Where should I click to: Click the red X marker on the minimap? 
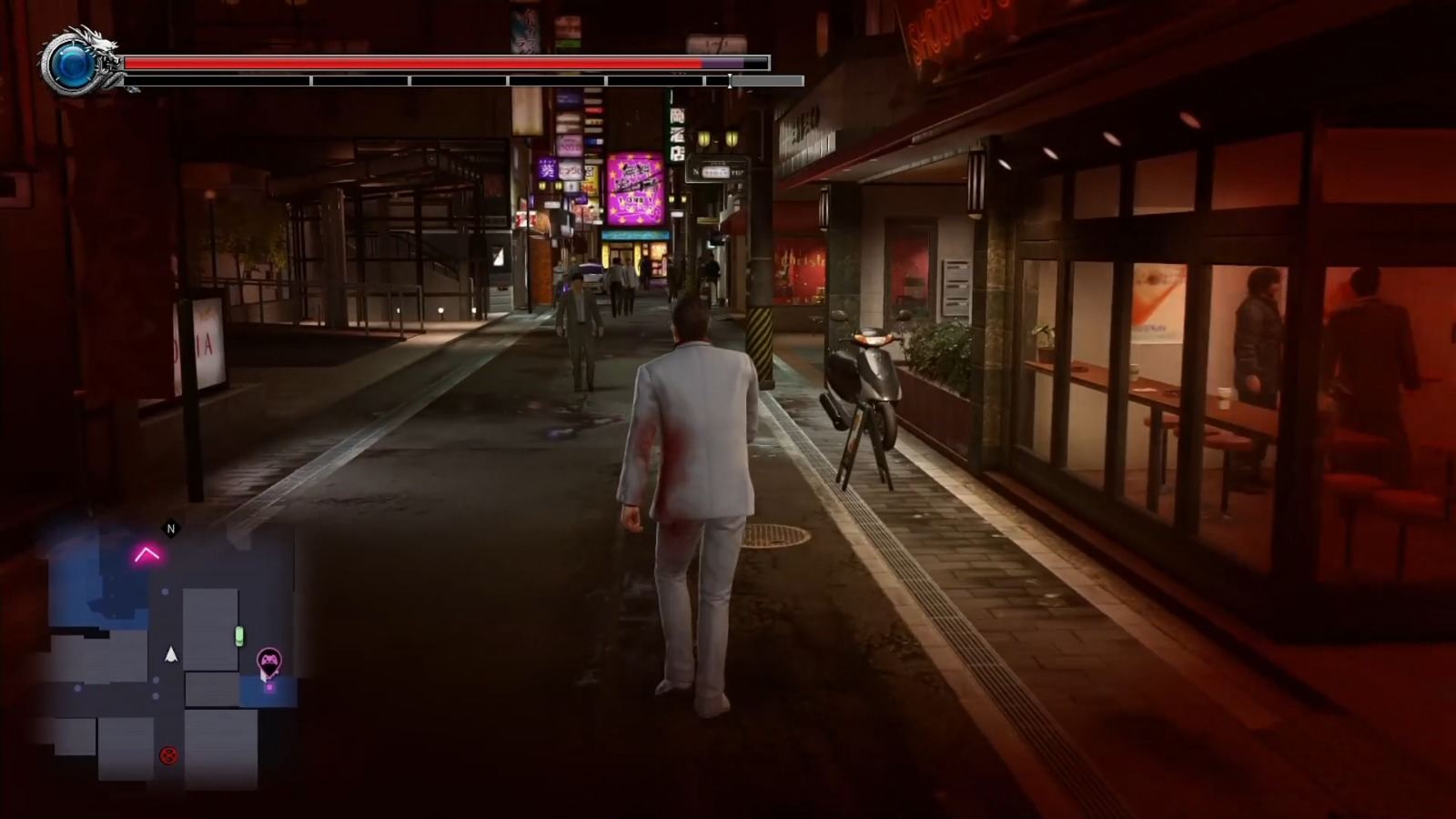tap(168, 755)
